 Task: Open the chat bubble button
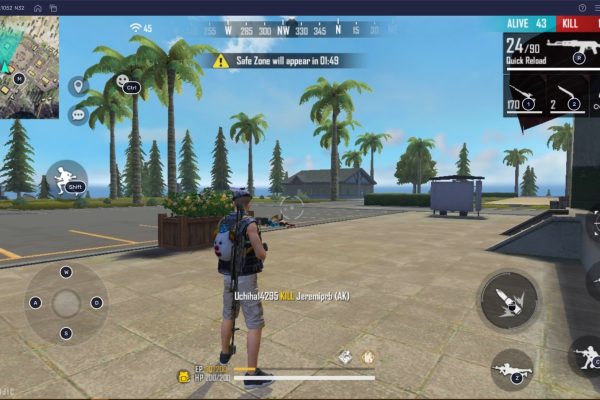click(77, 115)
